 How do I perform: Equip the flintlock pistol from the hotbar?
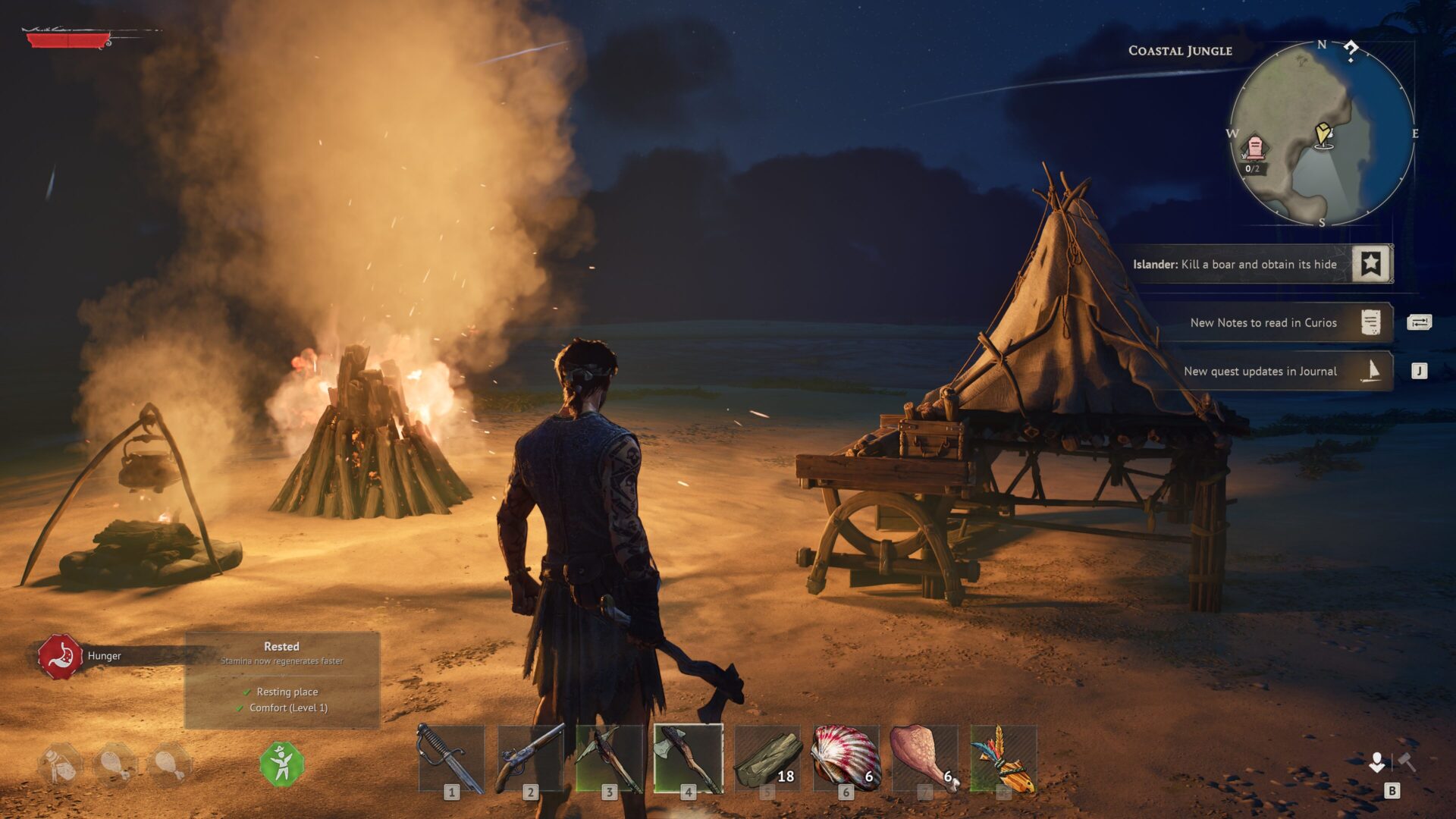pyautogui.click(x=531, y=758)
